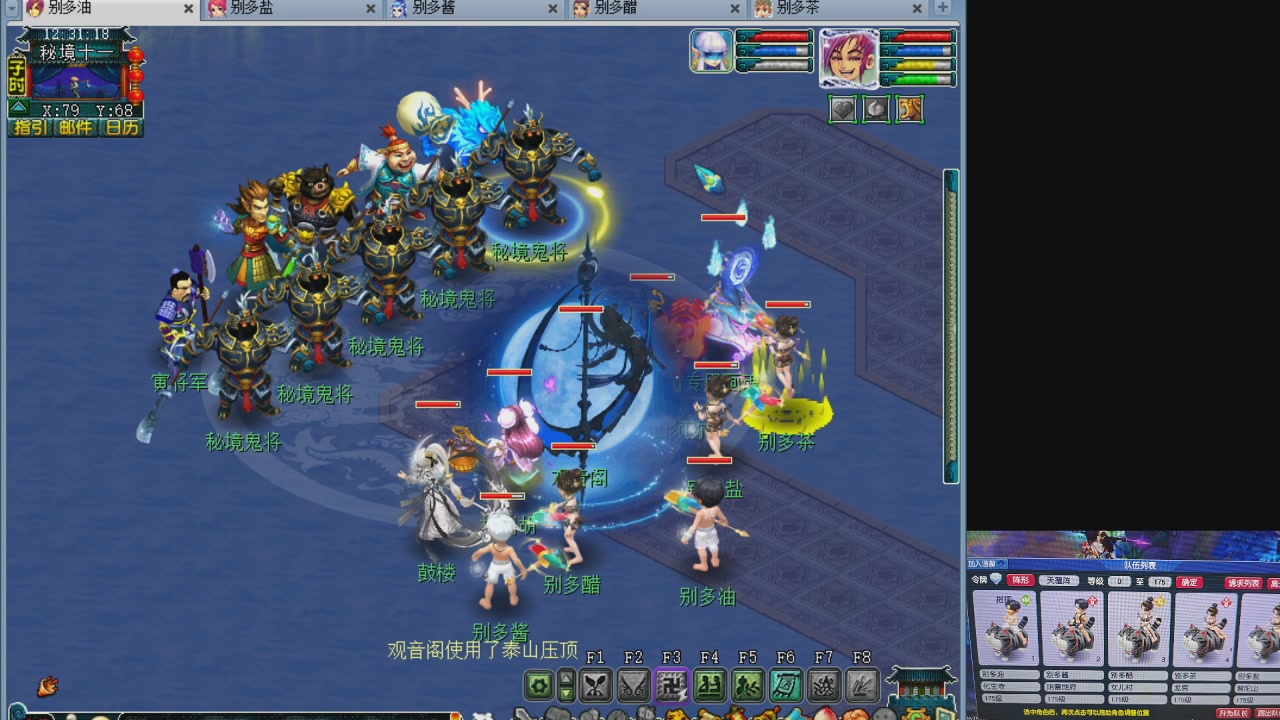
Task: Click the teal scroll skill on F6
Action: coord(786,683)
